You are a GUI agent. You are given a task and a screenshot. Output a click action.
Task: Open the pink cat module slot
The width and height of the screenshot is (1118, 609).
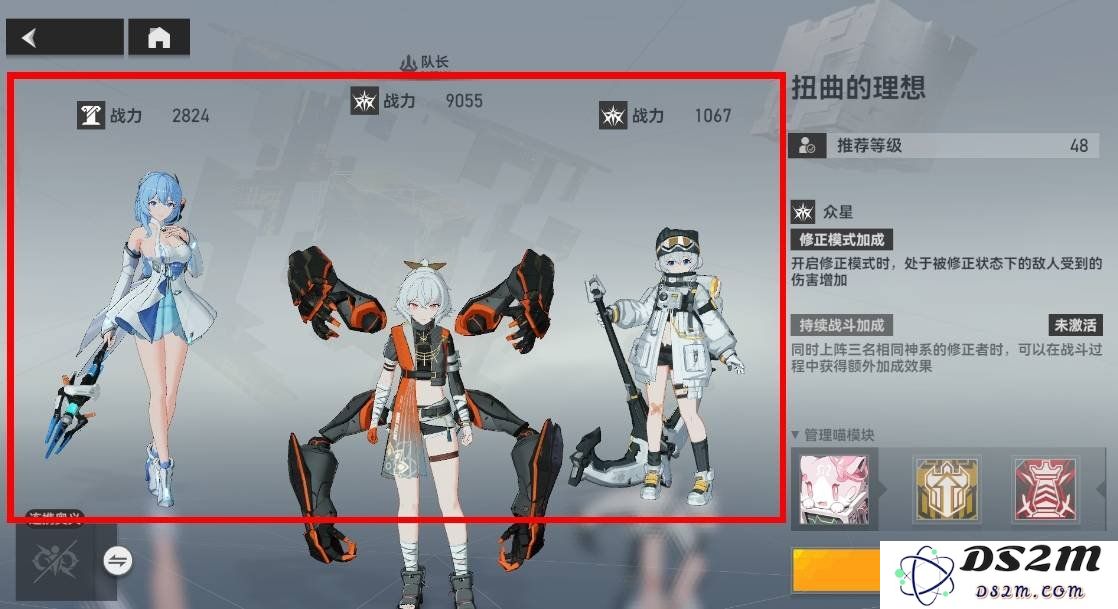coord(834,489)
